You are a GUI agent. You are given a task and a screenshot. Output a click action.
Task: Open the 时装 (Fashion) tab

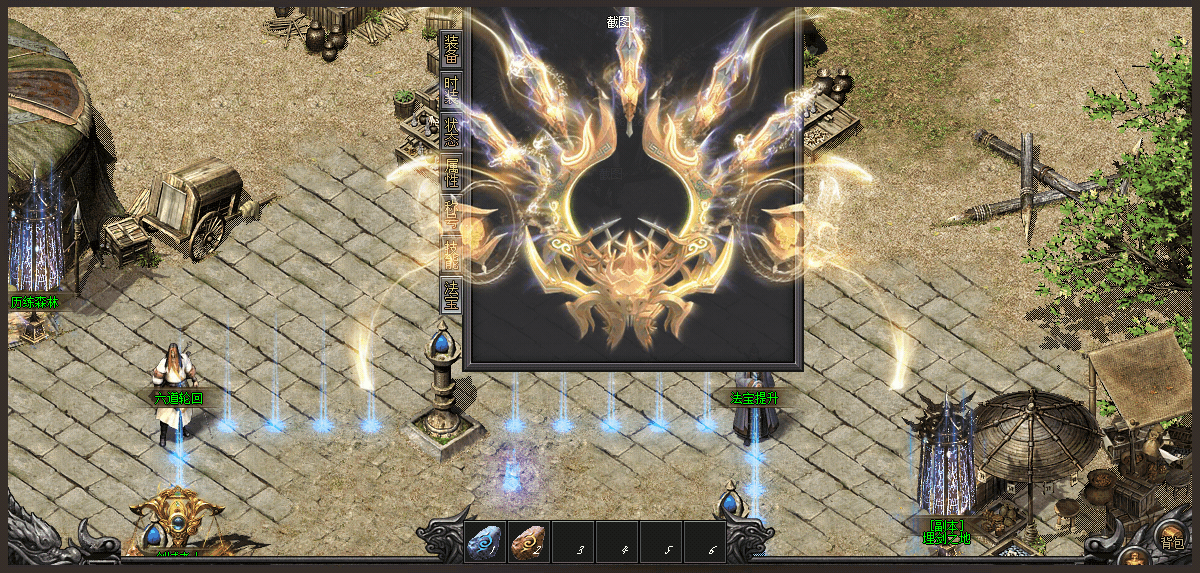click(x=451, y=90)
